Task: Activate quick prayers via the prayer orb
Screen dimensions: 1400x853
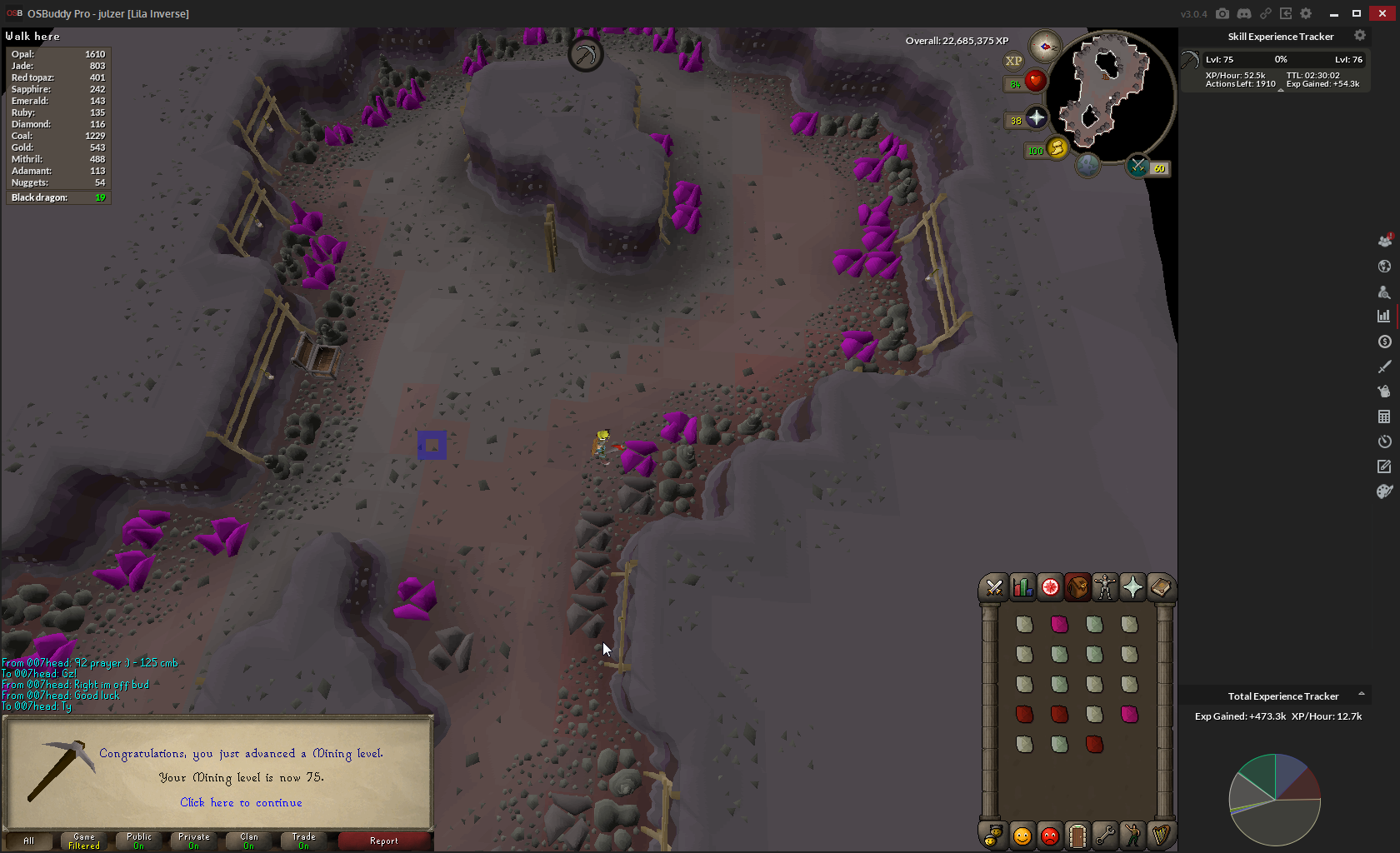Action: coord(1037,118)
